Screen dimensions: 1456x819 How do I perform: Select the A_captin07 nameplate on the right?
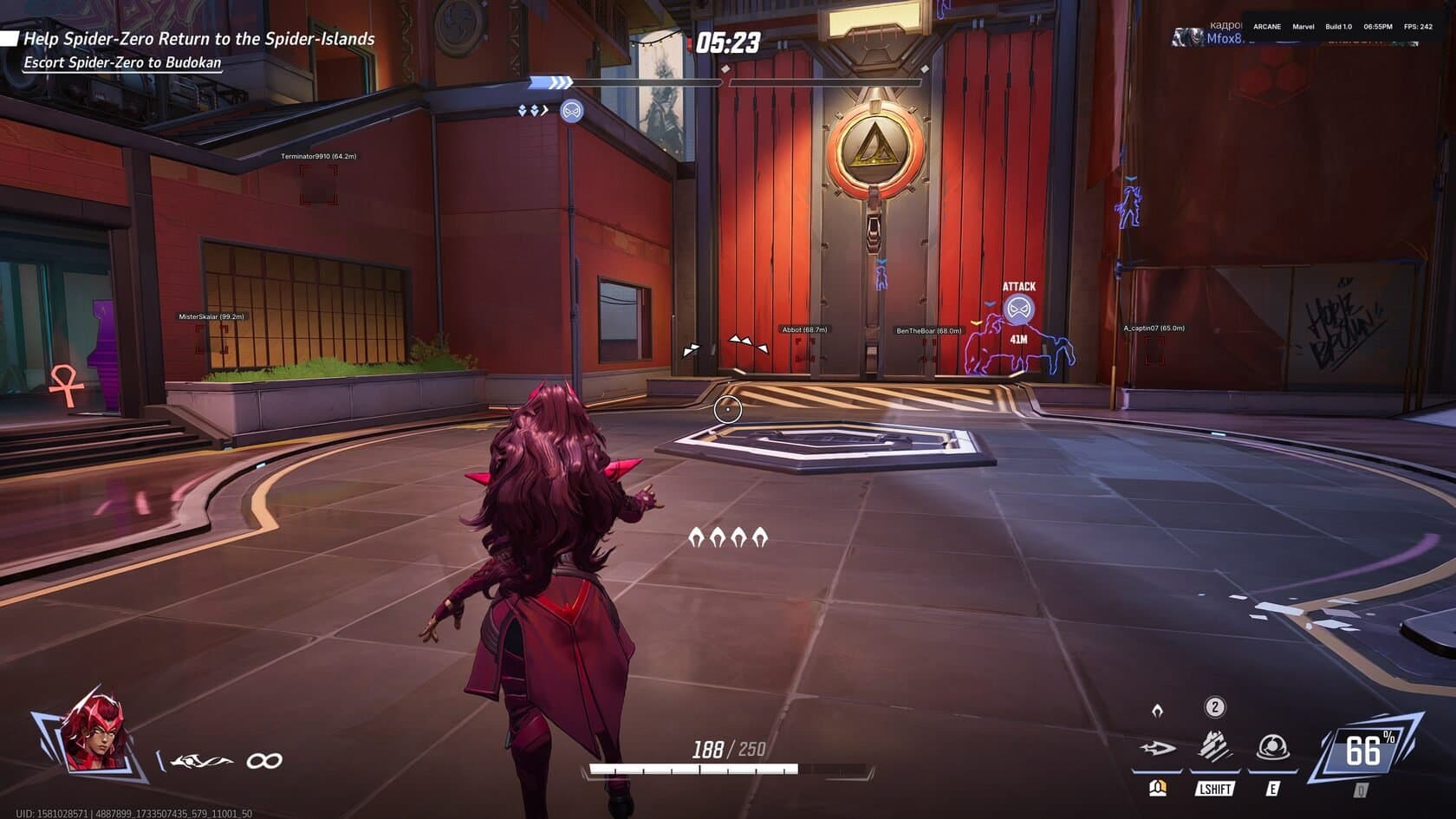(x=1154, y=328)
